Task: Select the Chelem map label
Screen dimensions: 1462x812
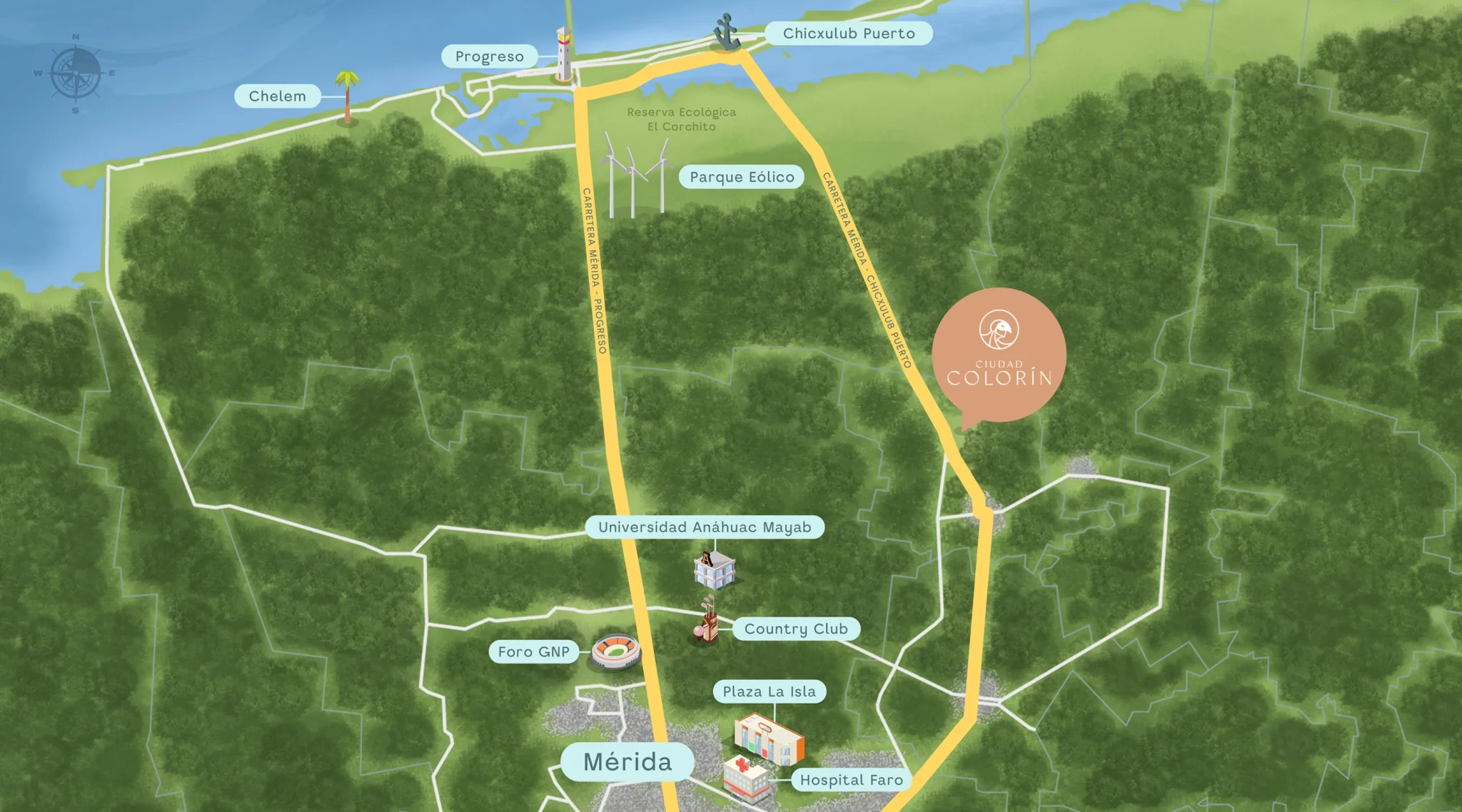Action: (x=278, y=96)
